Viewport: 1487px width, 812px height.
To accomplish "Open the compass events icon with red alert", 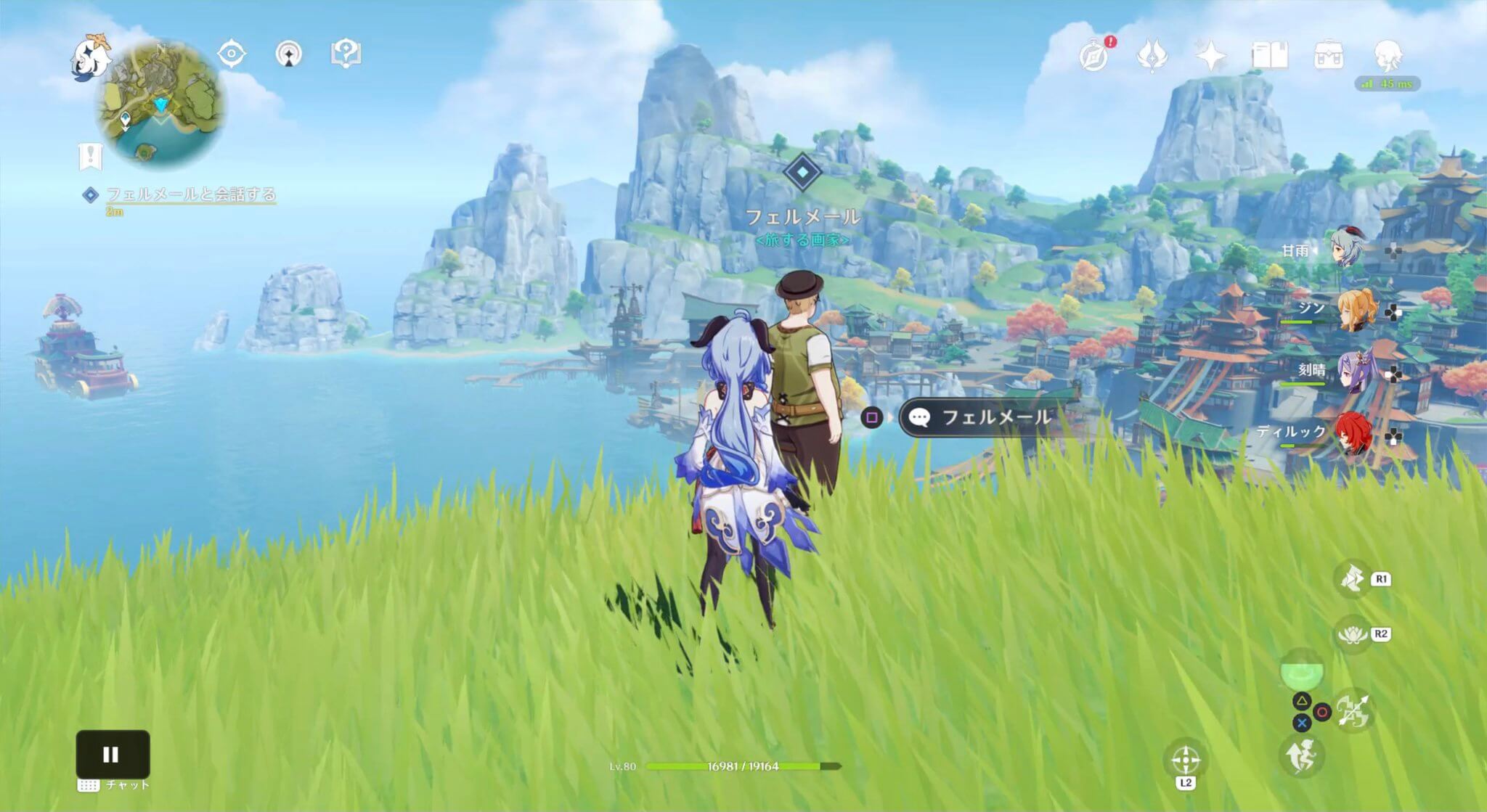I will tap(1094, 55).
